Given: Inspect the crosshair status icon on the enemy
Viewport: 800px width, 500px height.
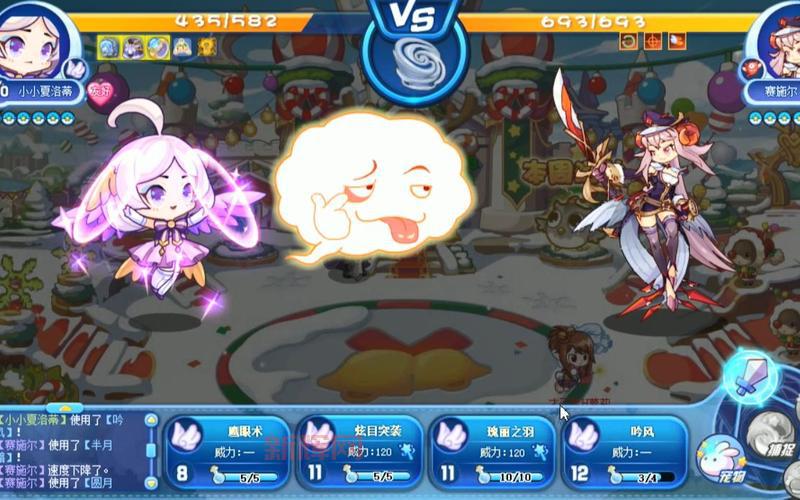Looking at the screenshot, I should (x=652, y=40).
